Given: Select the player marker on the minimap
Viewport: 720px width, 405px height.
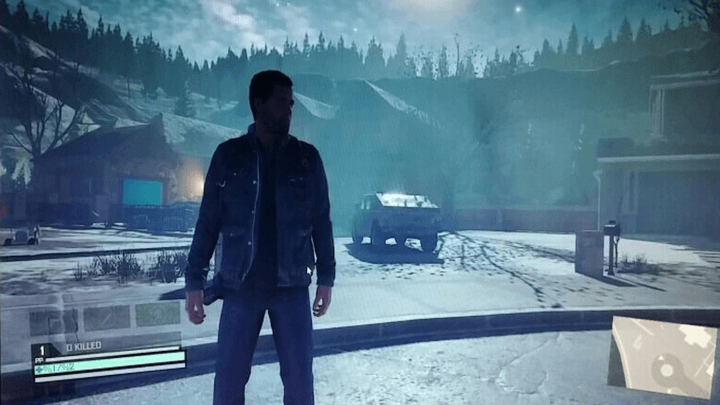Looking at the screenshot, I should click(665, 371).
